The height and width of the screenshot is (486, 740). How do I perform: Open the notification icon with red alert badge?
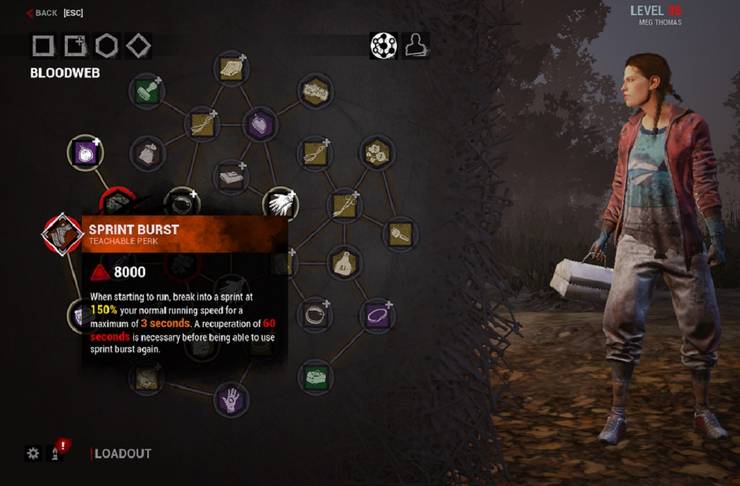pyautogui.click(x=57, y=453)
